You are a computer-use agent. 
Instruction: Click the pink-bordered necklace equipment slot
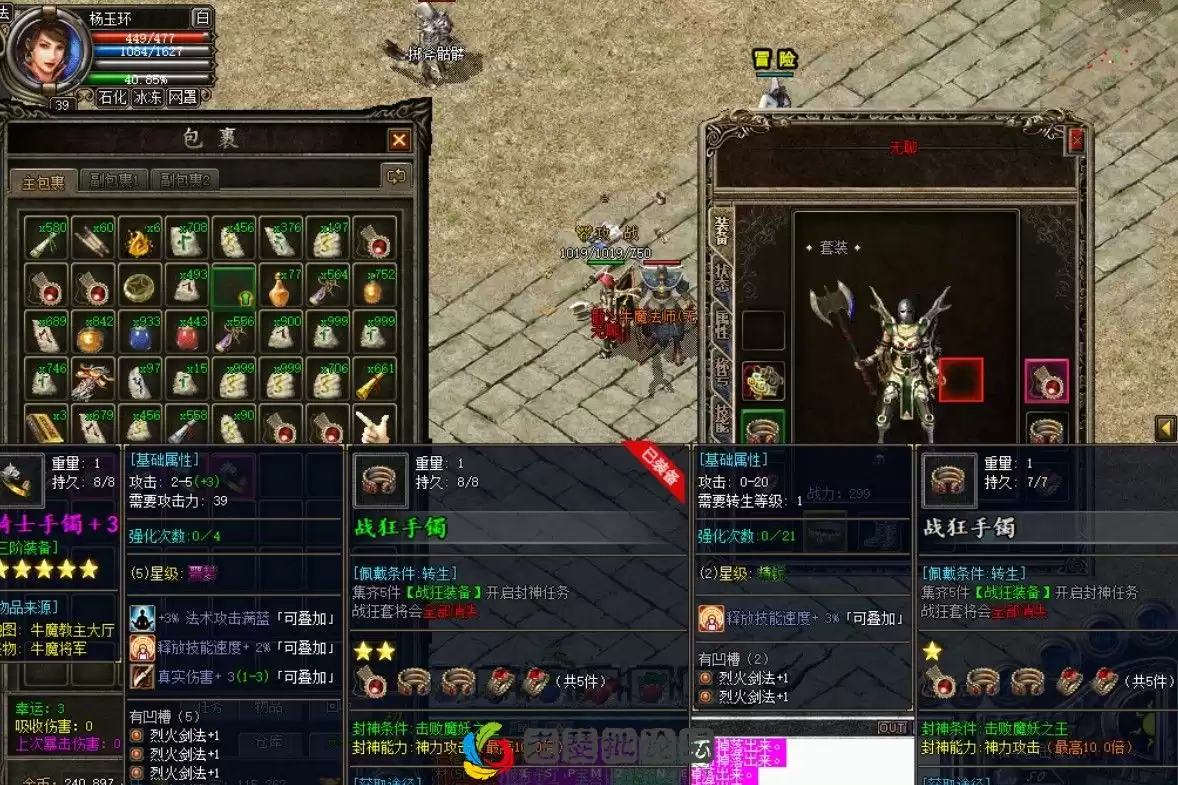pyautogui.click(x=1046, y=381)
